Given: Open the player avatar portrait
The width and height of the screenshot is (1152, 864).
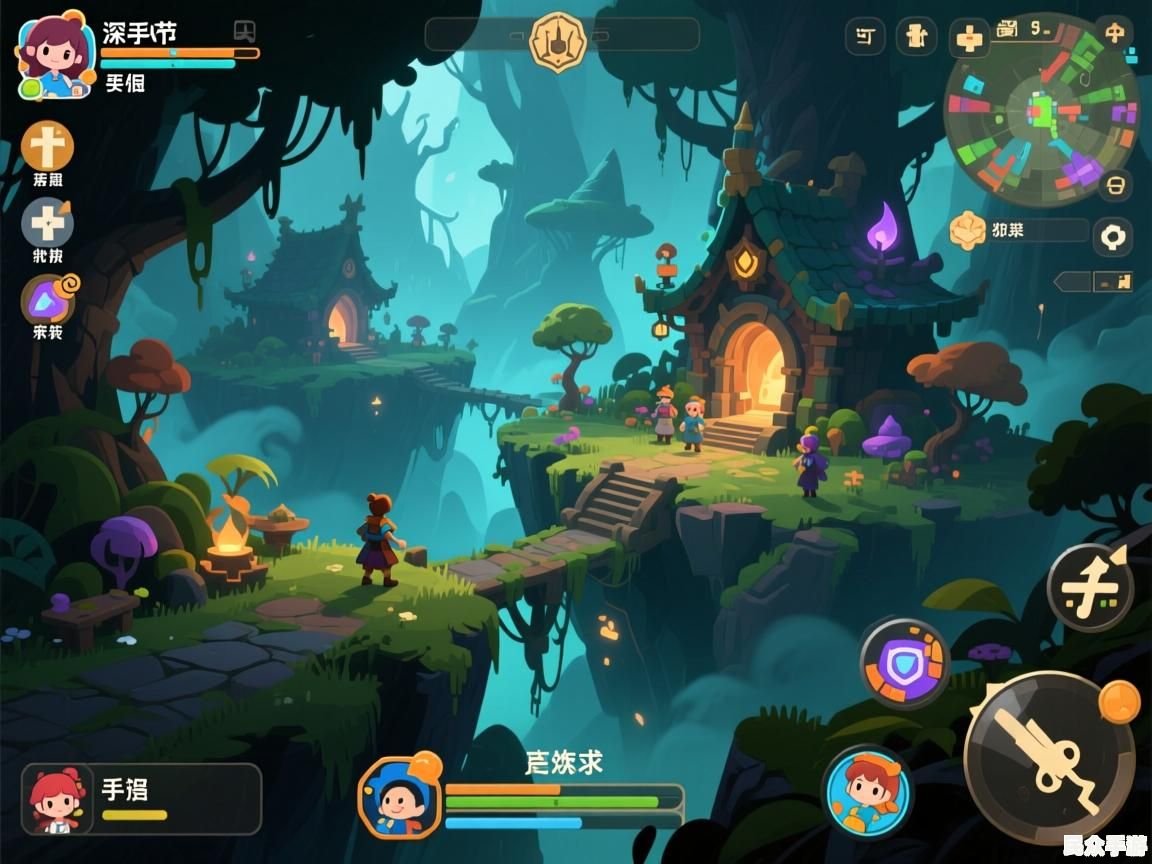Looking at the screenshot, I should [x=52, y=54].
